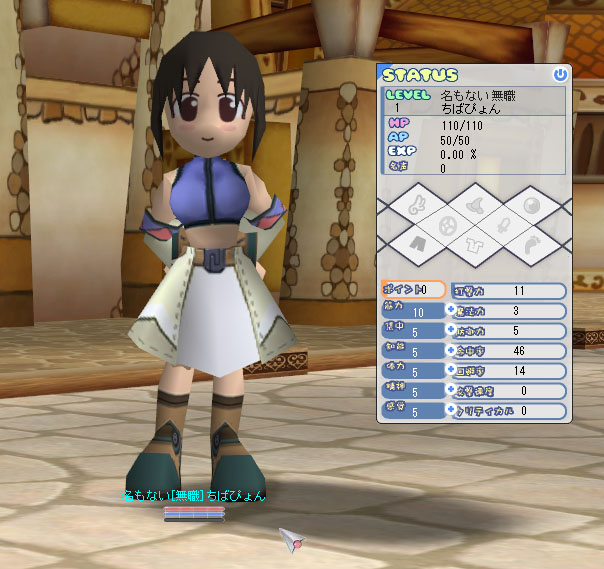The image size is (604, 569).
Task: Close the Status window with the power button
Action: click(x=560, y=74)
